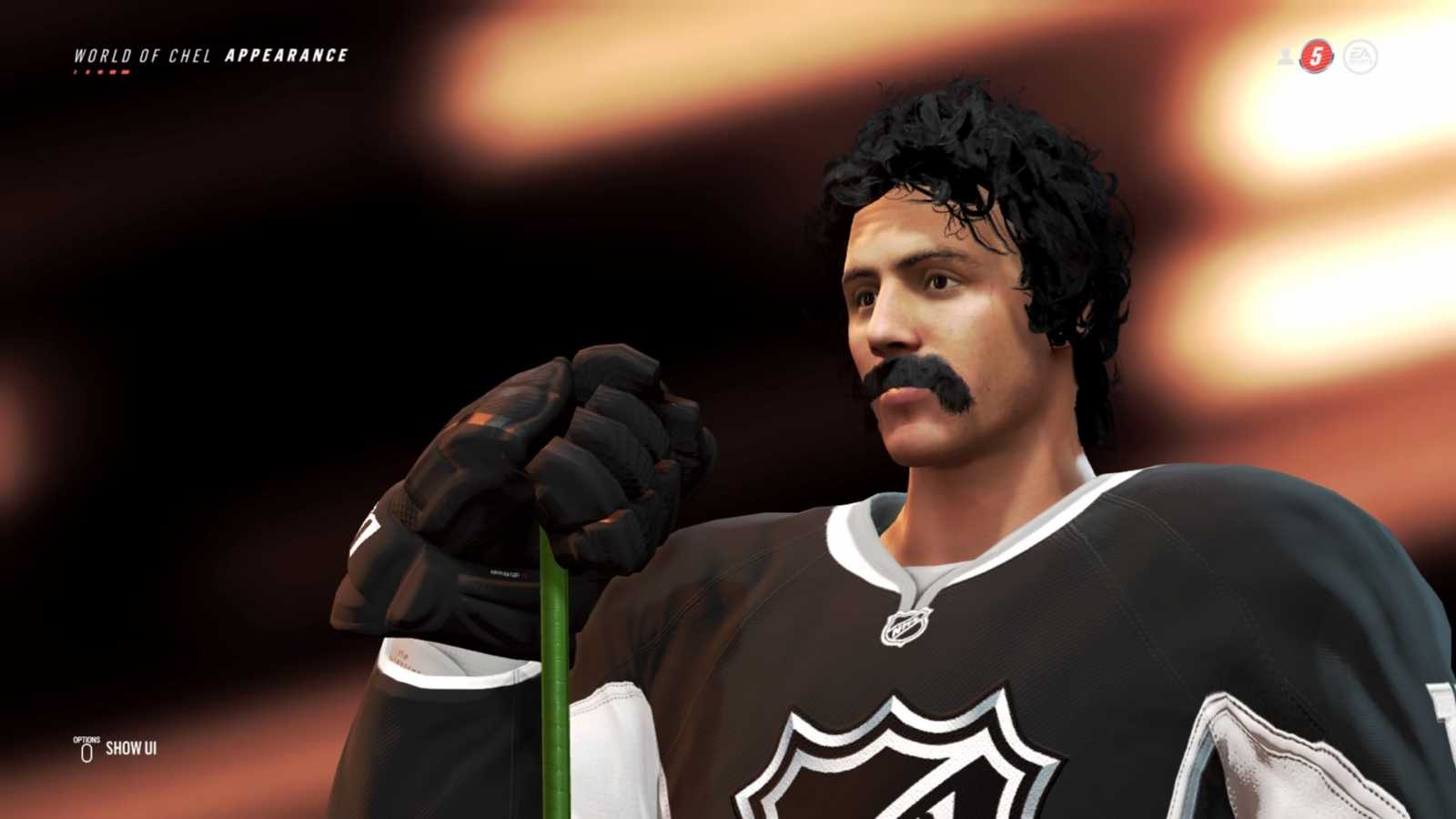Select the first page dot under the title
The image size is (1456, 819).
(76, 71)
